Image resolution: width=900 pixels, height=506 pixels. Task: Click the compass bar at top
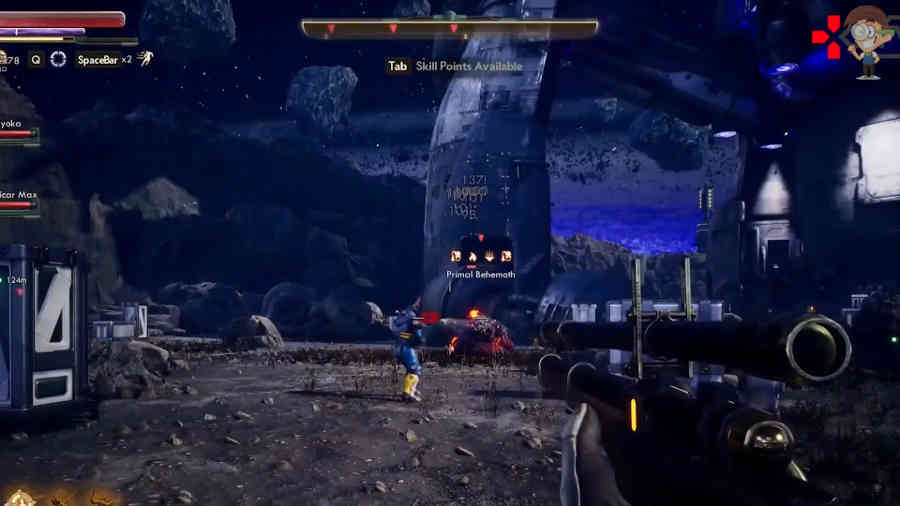click(449, 28)
